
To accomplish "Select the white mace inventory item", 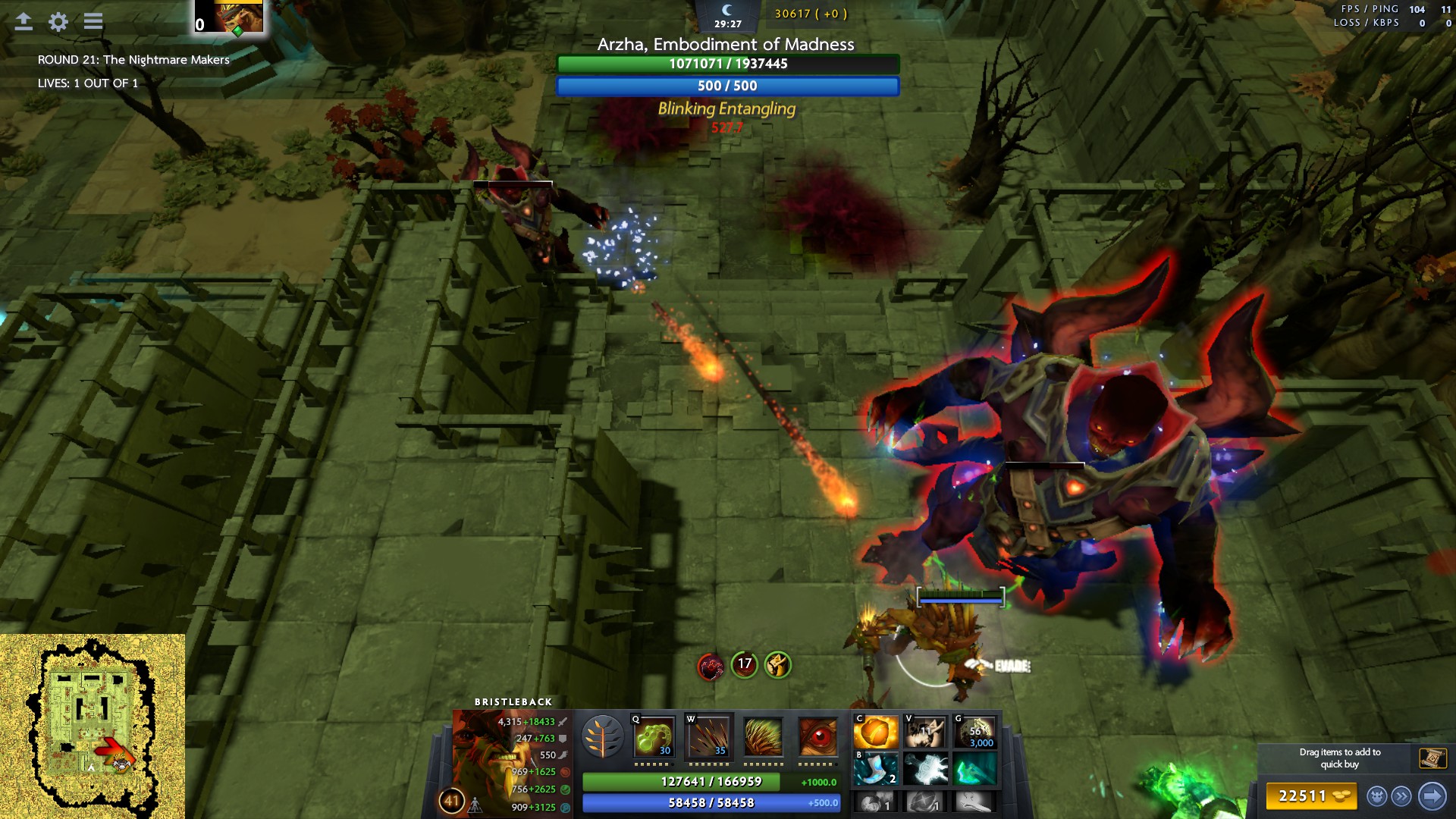I will (925, 769).
